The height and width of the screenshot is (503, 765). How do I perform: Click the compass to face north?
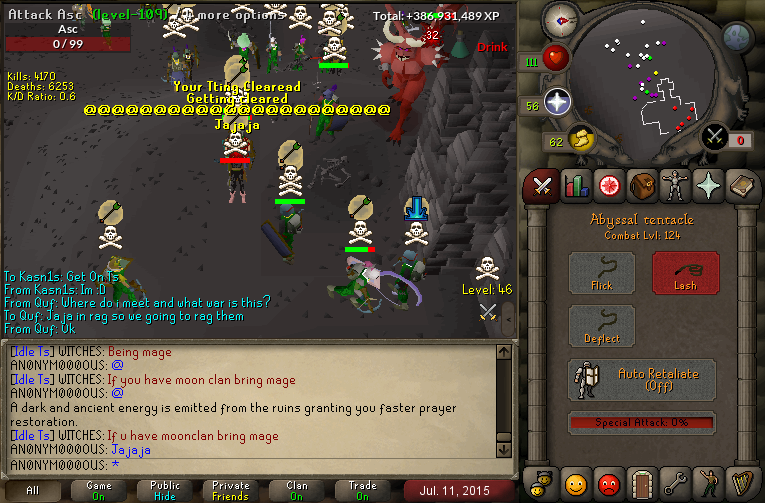point(563,21)
